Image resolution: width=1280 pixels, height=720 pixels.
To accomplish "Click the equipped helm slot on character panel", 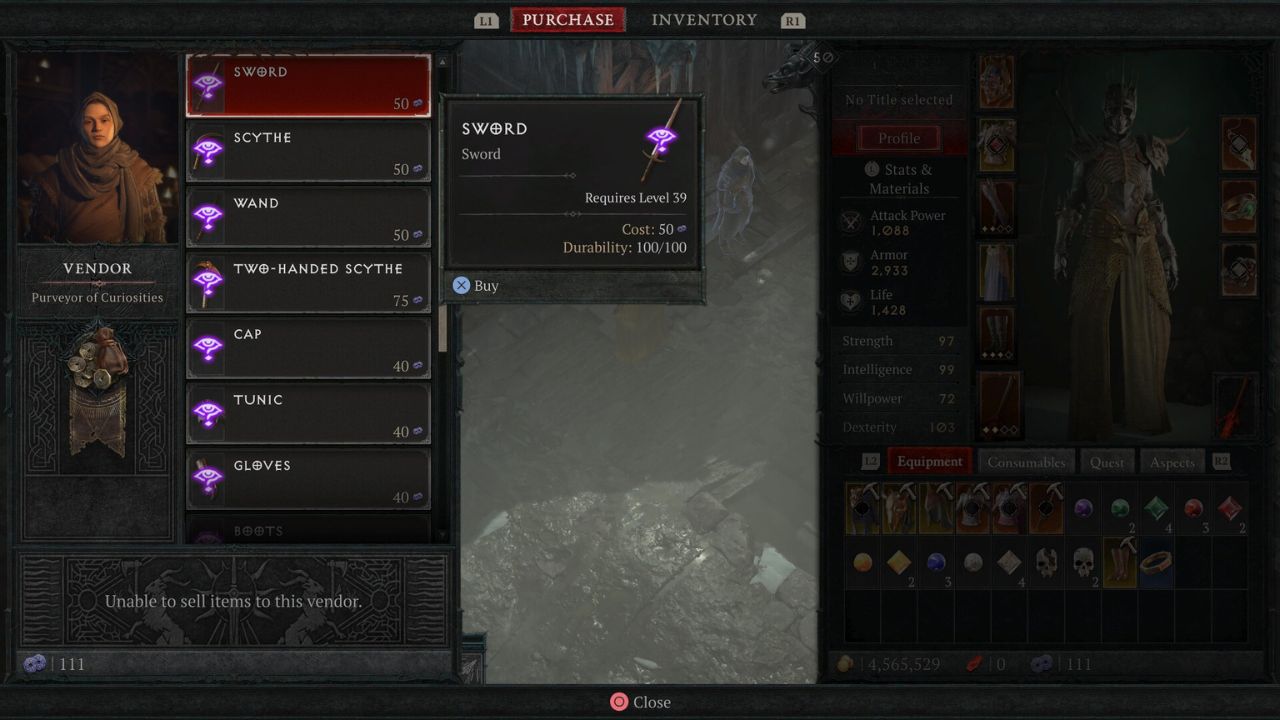I will [x=996, y=82].
